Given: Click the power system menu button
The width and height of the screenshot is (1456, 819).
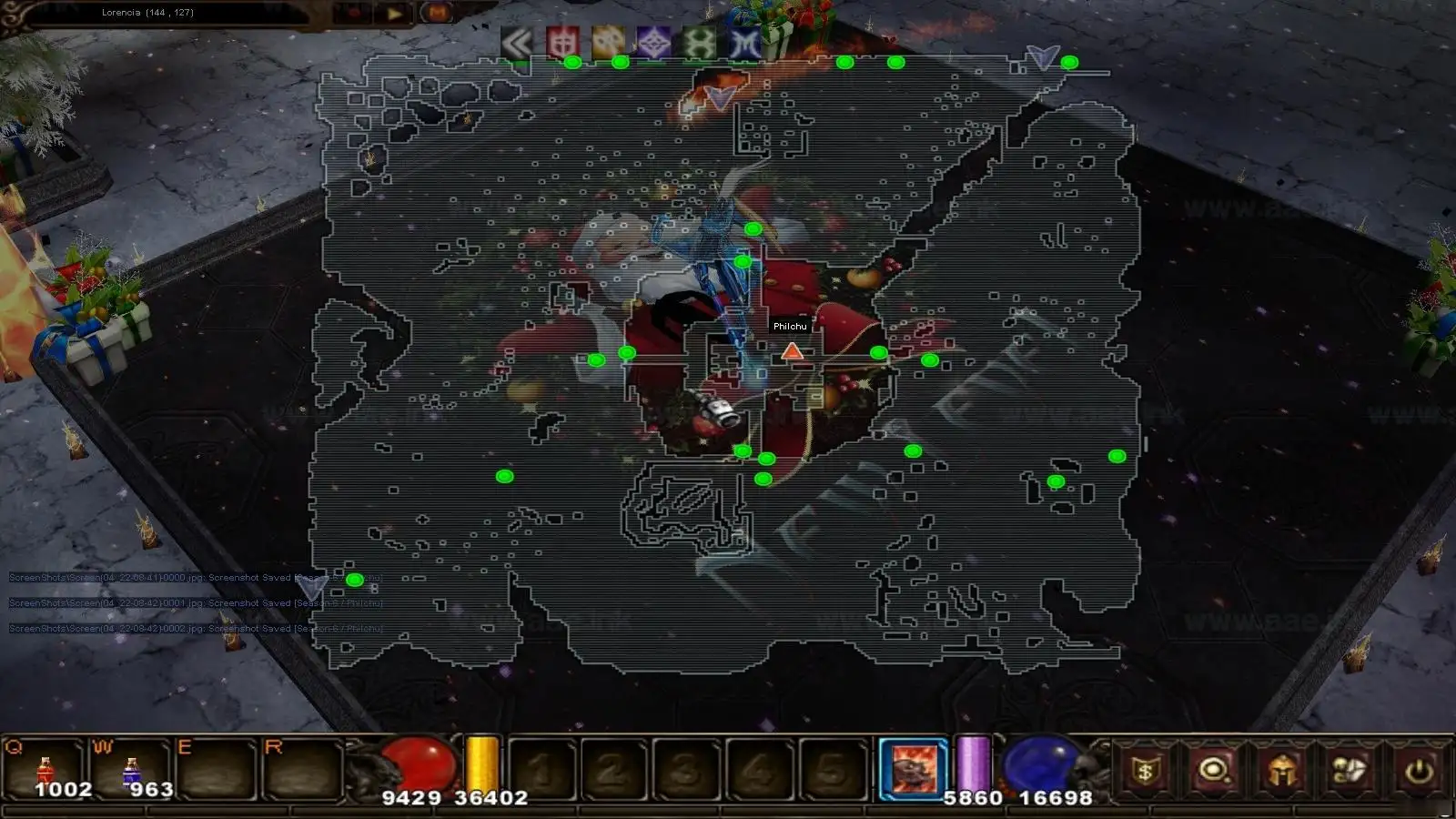Looking at the screenshot, I should point(1419,772).
